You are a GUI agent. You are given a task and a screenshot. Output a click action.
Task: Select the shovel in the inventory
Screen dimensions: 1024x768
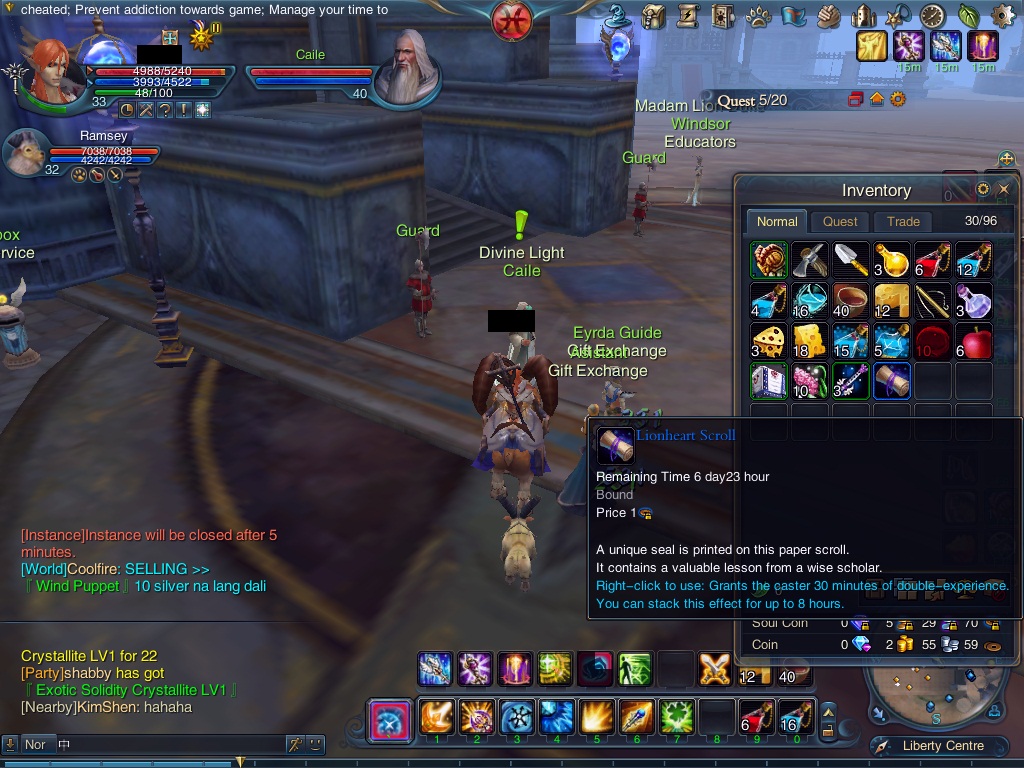click(x=850, y=260)
